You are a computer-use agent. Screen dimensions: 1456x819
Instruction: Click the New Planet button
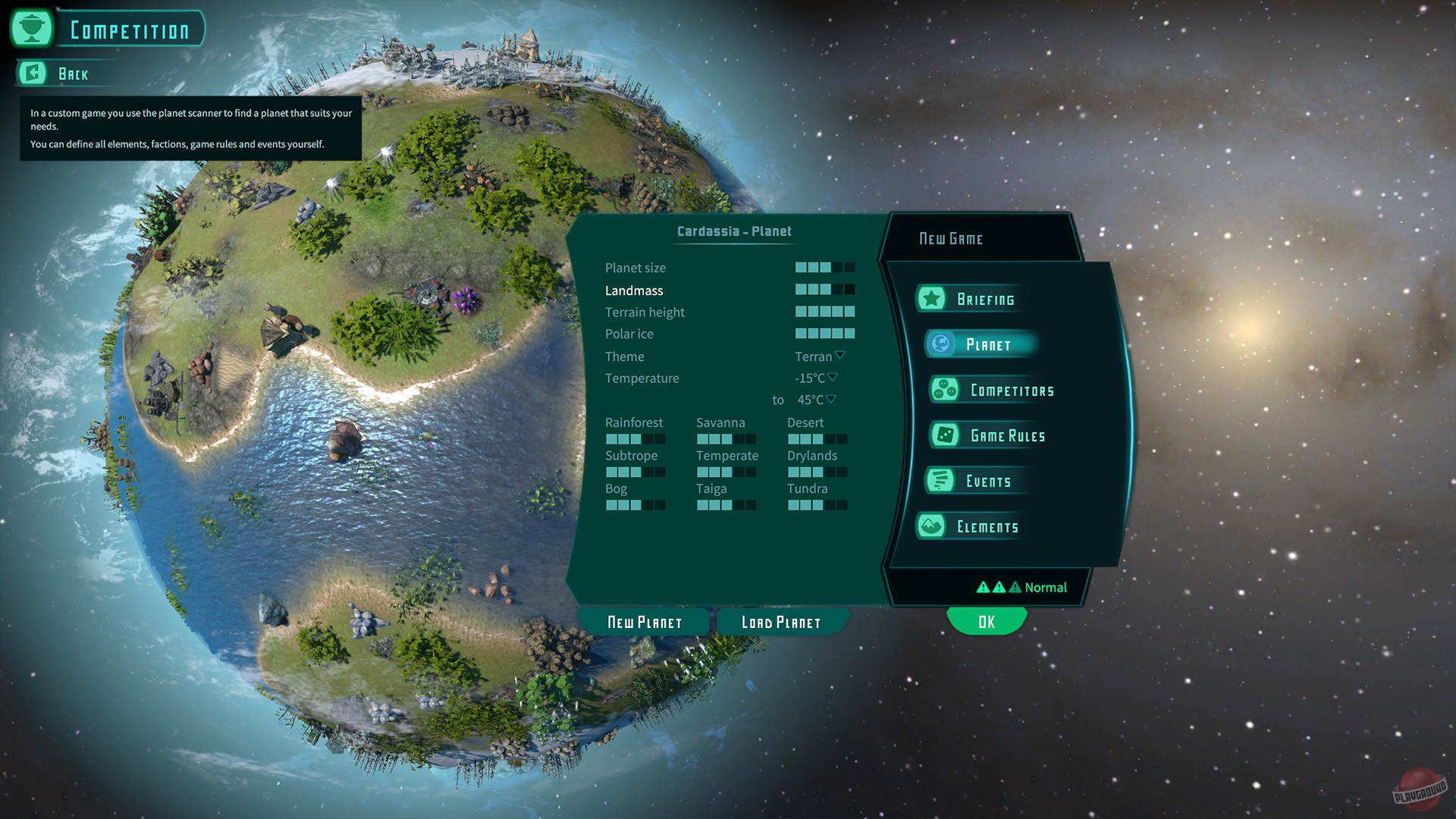[644, 621]
